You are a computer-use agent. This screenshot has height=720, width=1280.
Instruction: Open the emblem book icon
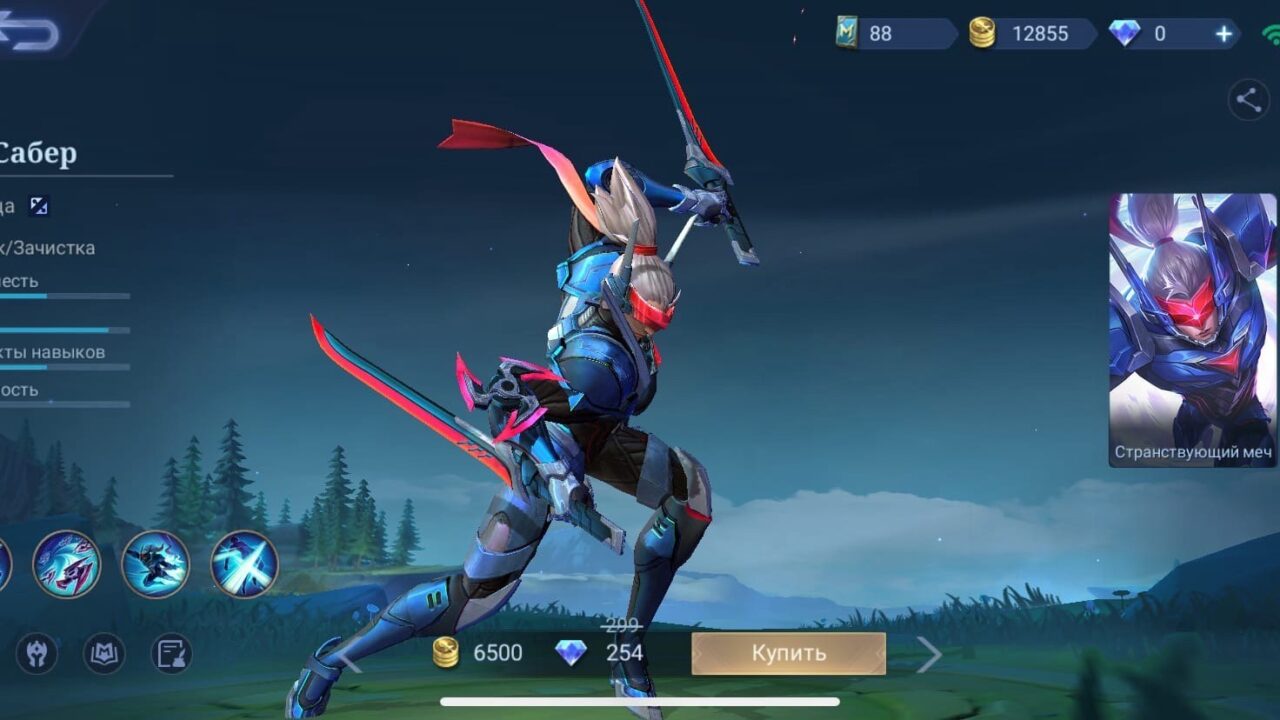coord(104,654)
